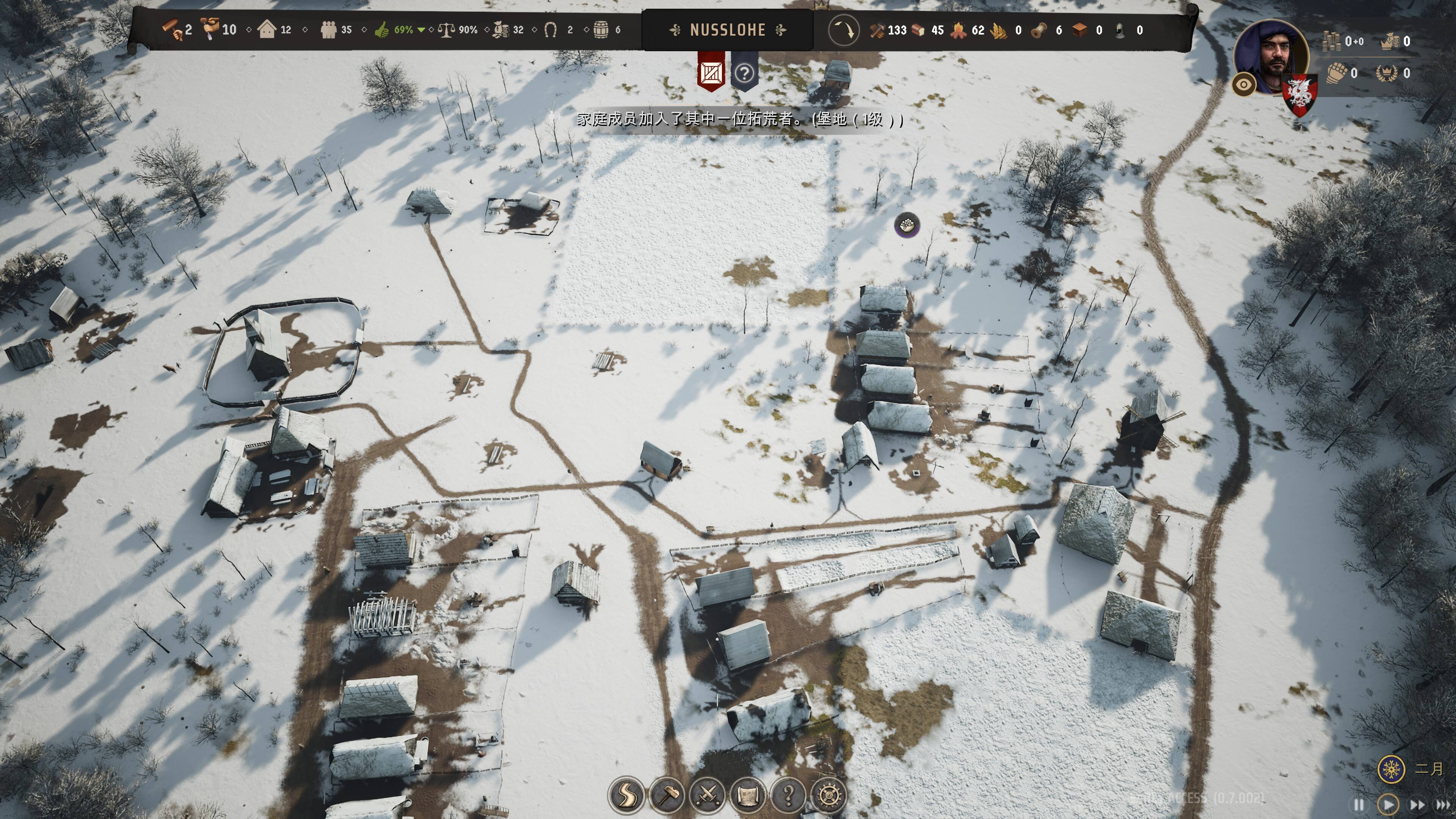Click the Nusslohe settlement name banner
This screenshot has width=1456, height=819.
click(x=728, y=30)
